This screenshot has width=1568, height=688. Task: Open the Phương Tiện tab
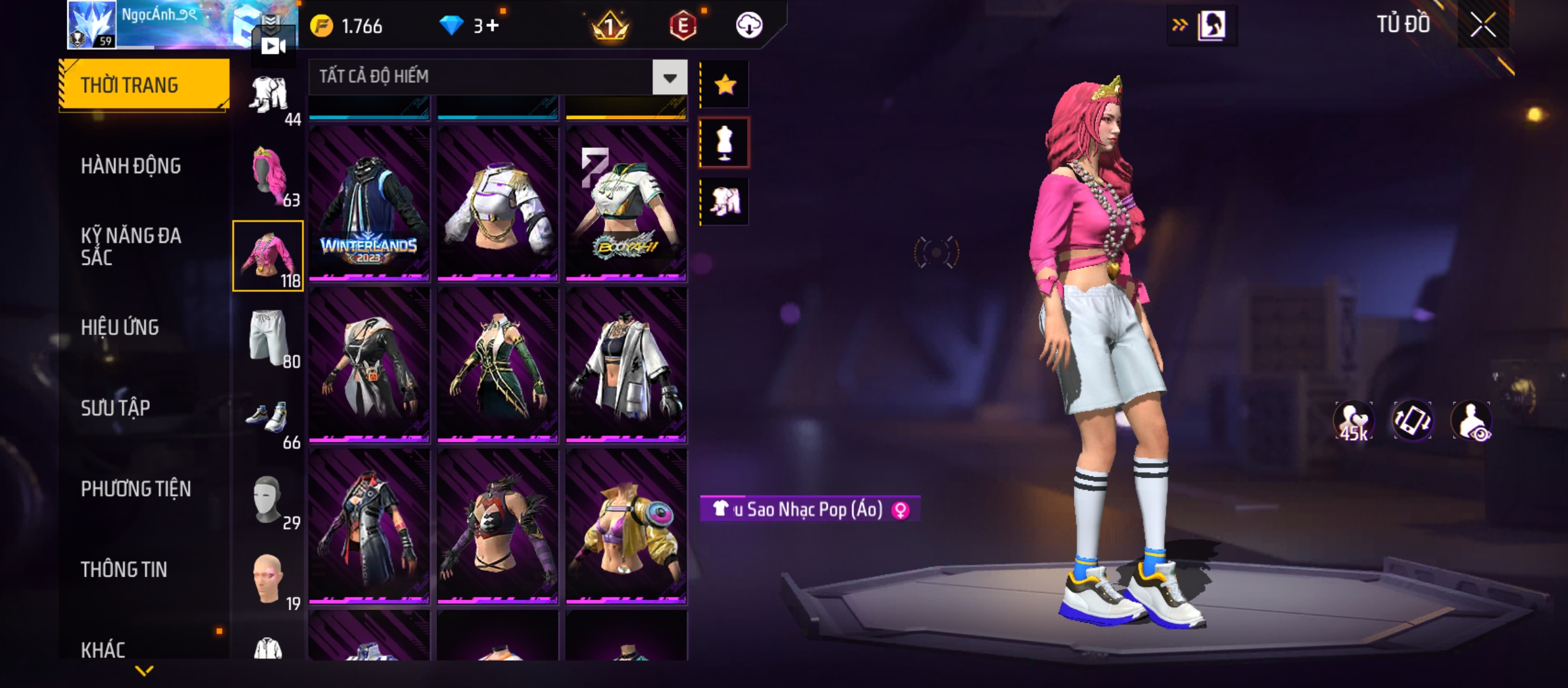point(136,489)
